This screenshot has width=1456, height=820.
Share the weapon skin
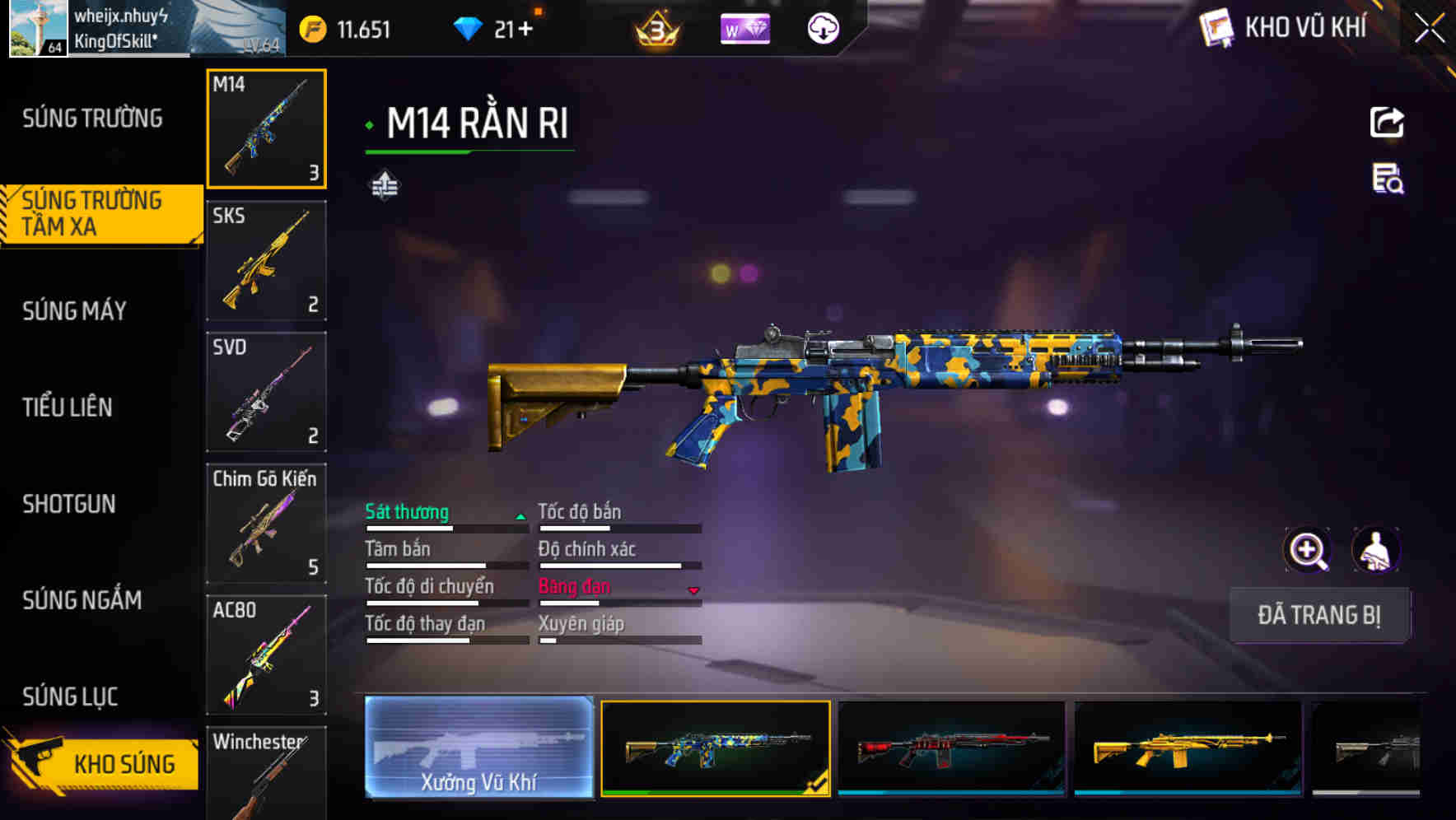pos(1387,123)
